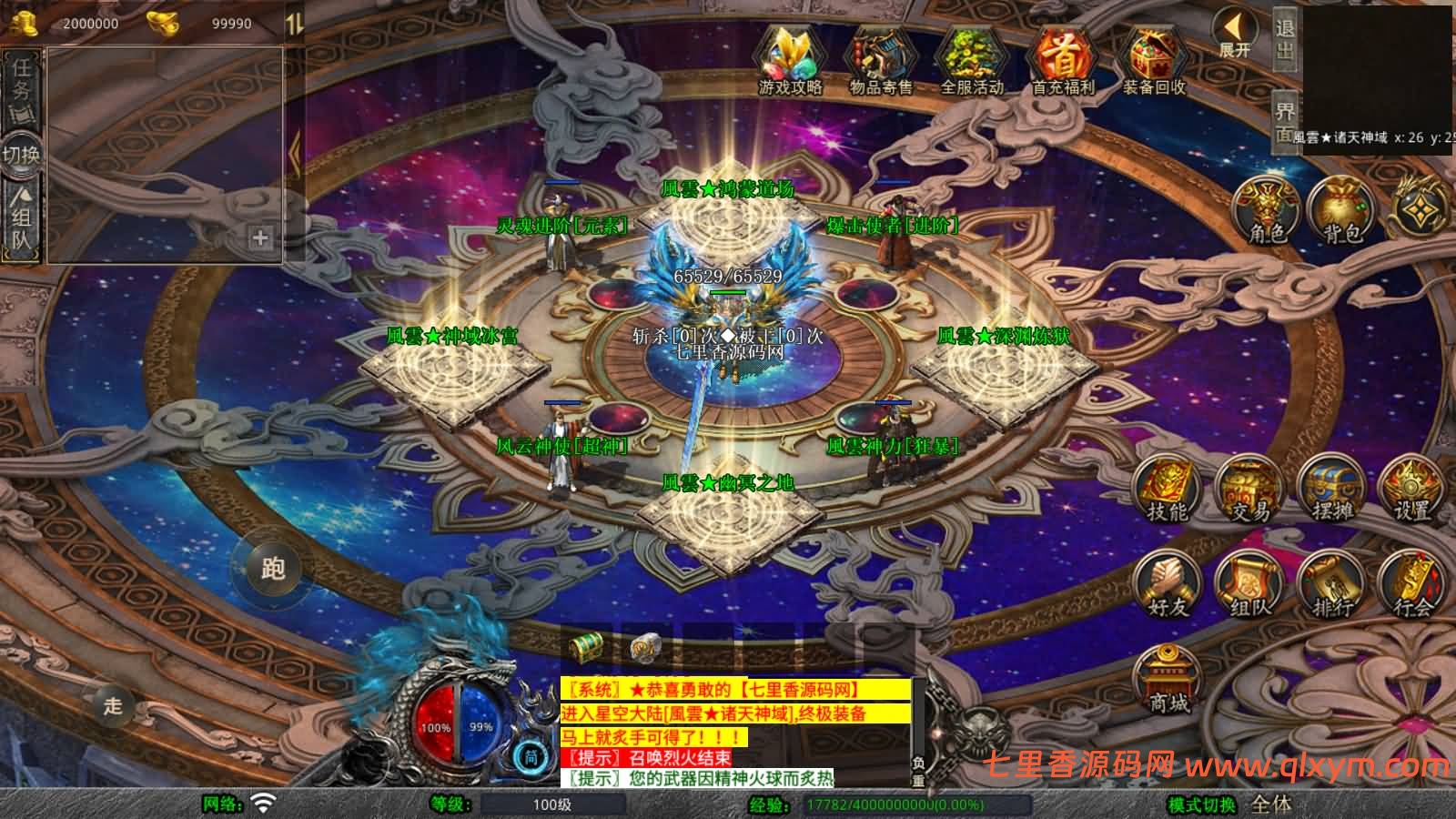The height and width of the screenshot is (819, 1456).
Task: Open the 角色 character panel
Action: click(x=1267, y=211)
